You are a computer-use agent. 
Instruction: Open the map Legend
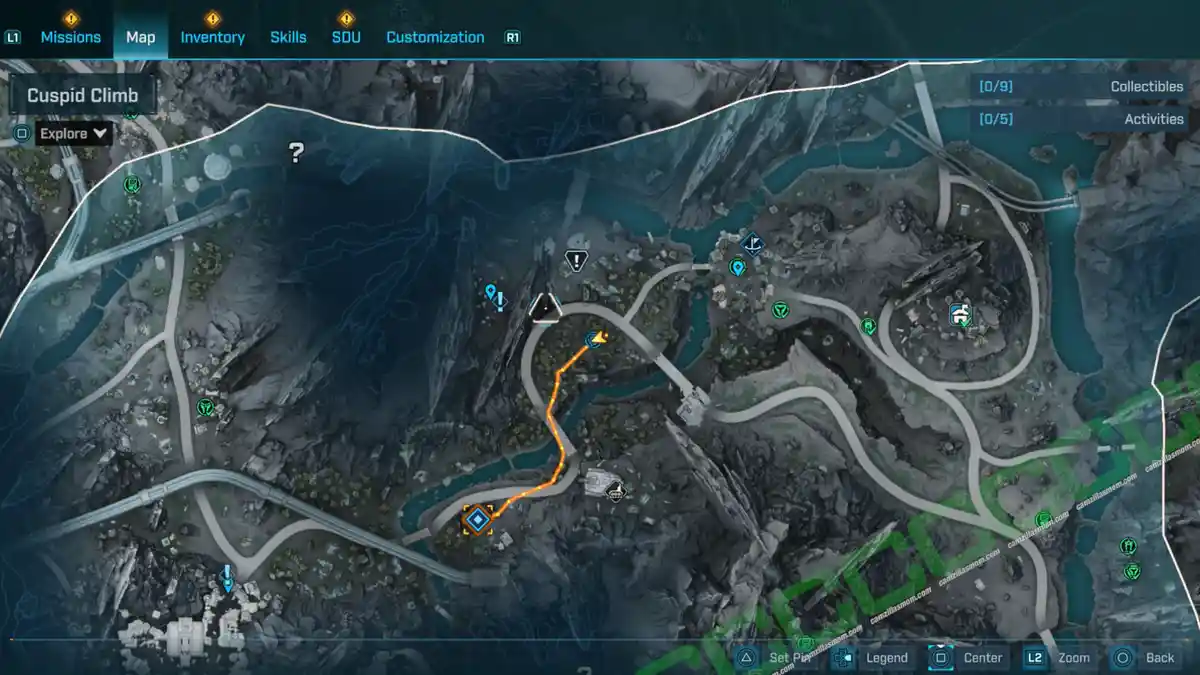874,657
